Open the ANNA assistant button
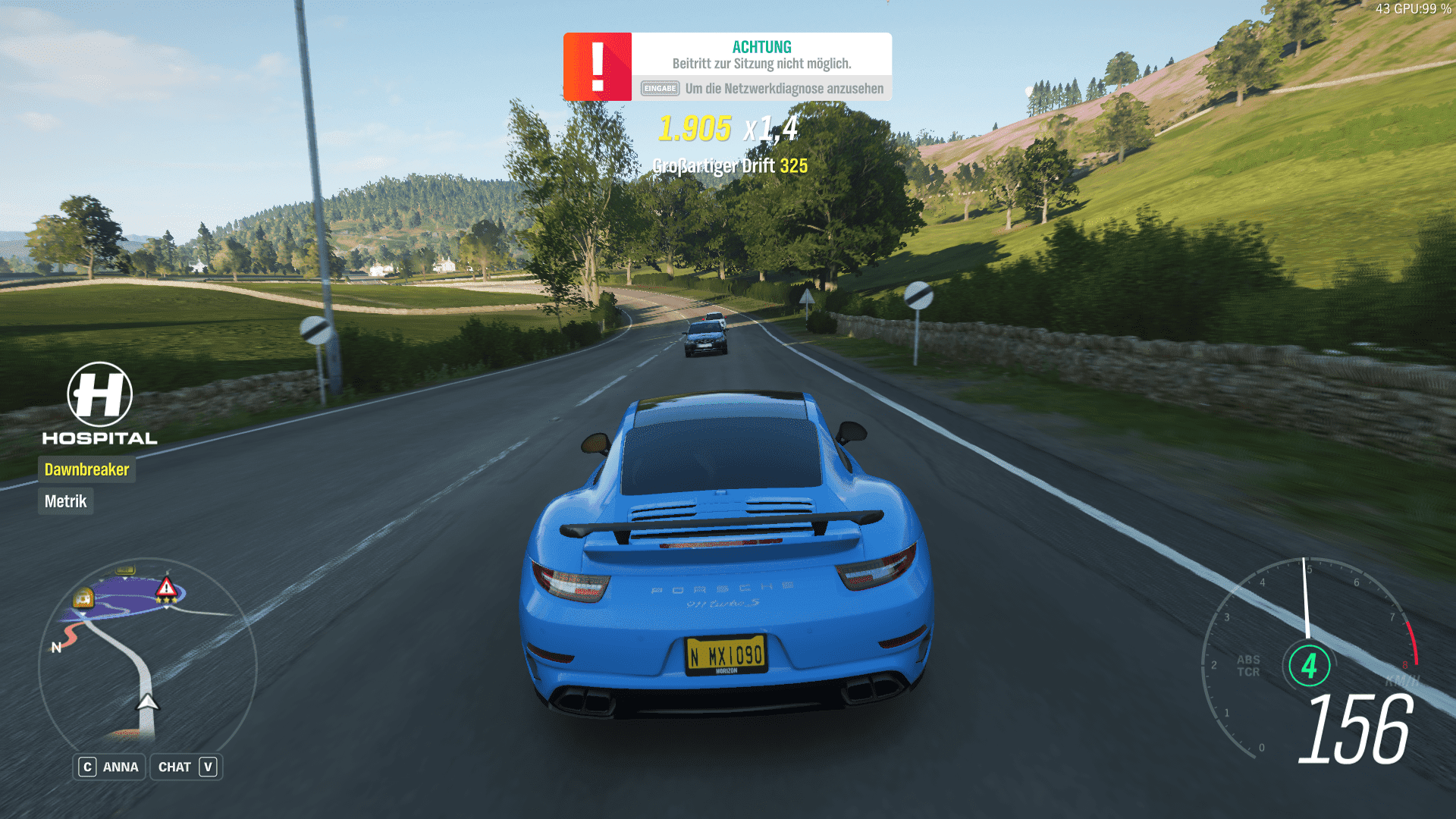This screenshot has height=819, width=1456. [x=109, y=767]
